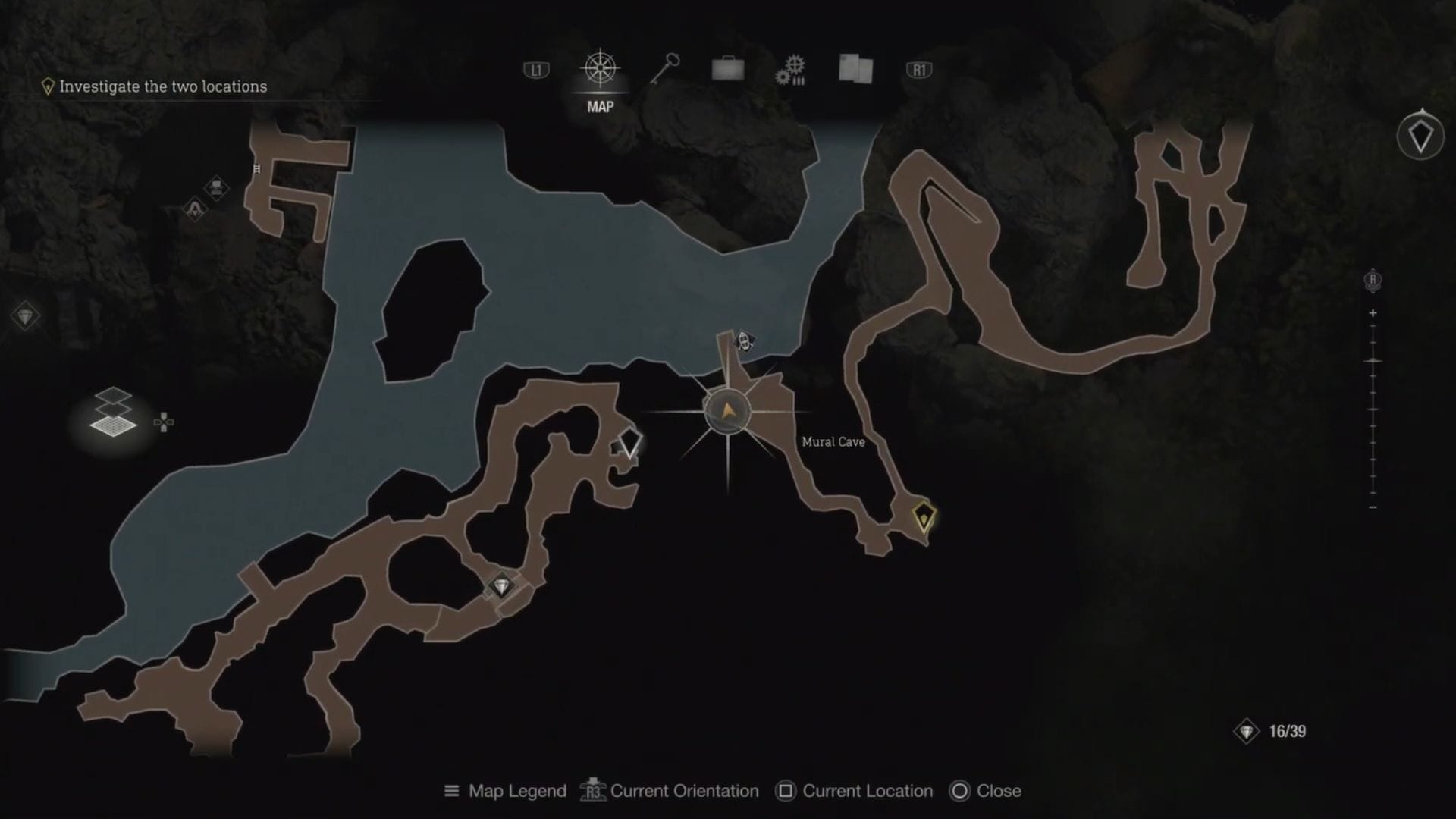
Task: Click the objective text Investigate the two locations
Action: tap(163, 86)
